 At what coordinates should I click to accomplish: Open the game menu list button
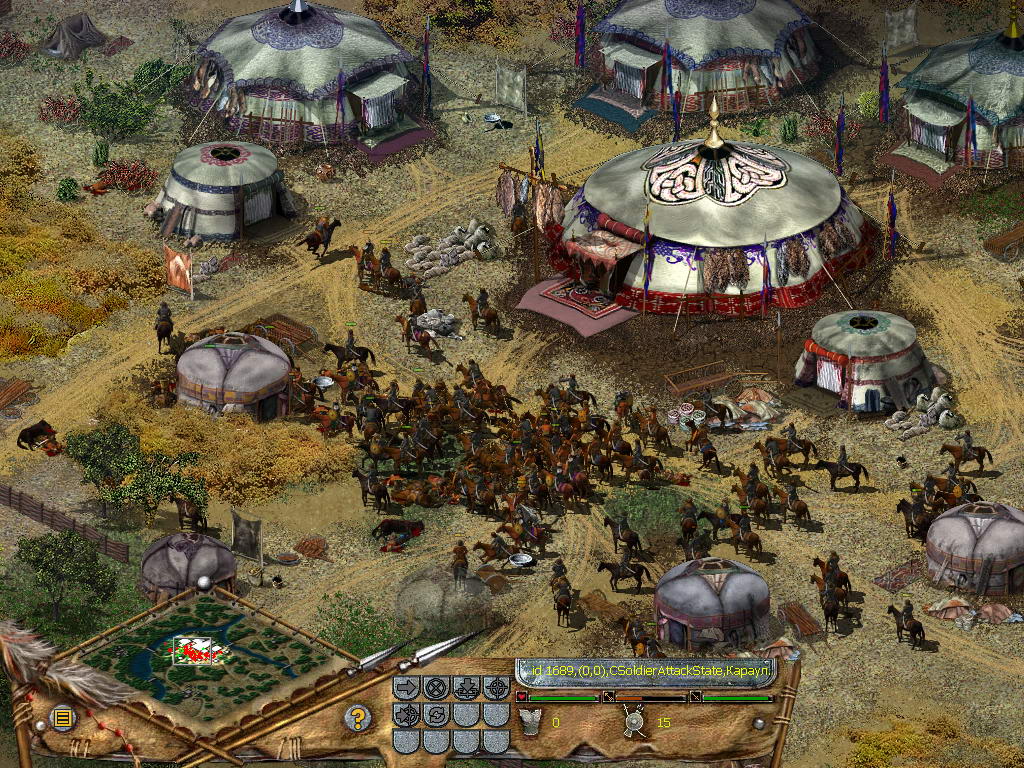pos(62,717)
